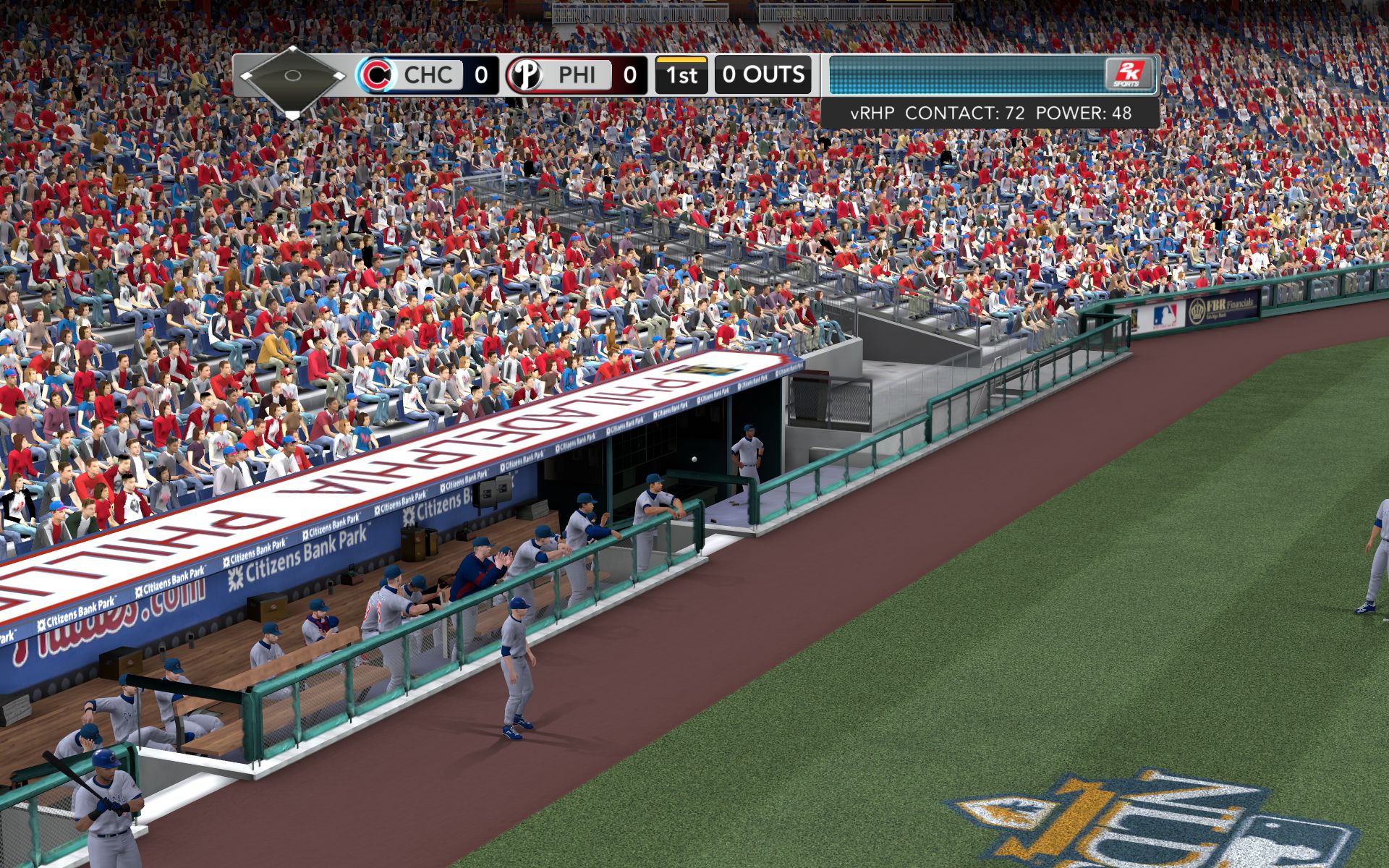The image size is (1389, 868).
Task: Click the 2K Sports logo
Action: pyautogui.click(x=1127, y=74)
